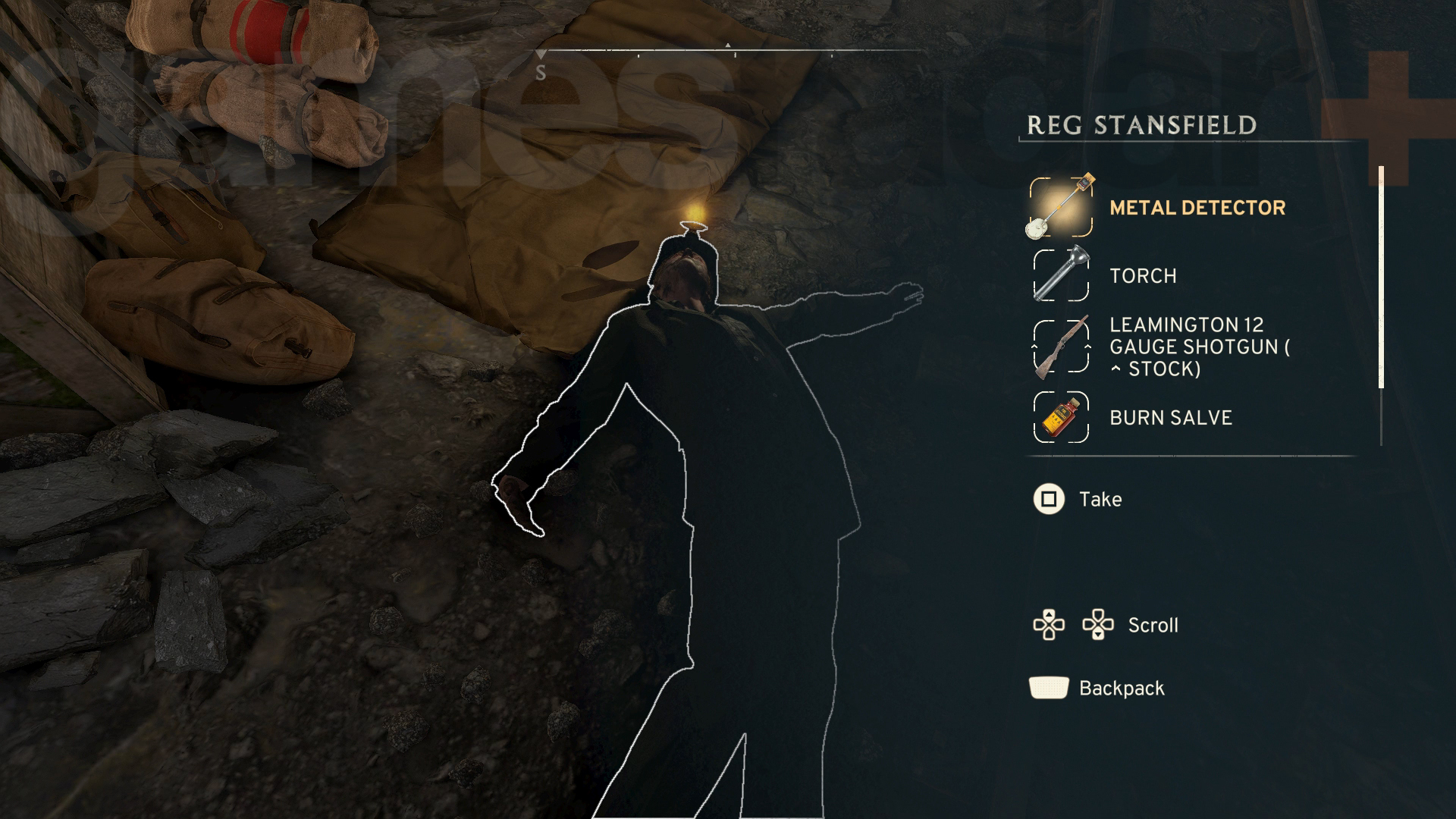Viewport: 1456px width, 819px height.
Task: Select the Burn Salve item
Action: pyautogui.click(x=1170, y=418)
